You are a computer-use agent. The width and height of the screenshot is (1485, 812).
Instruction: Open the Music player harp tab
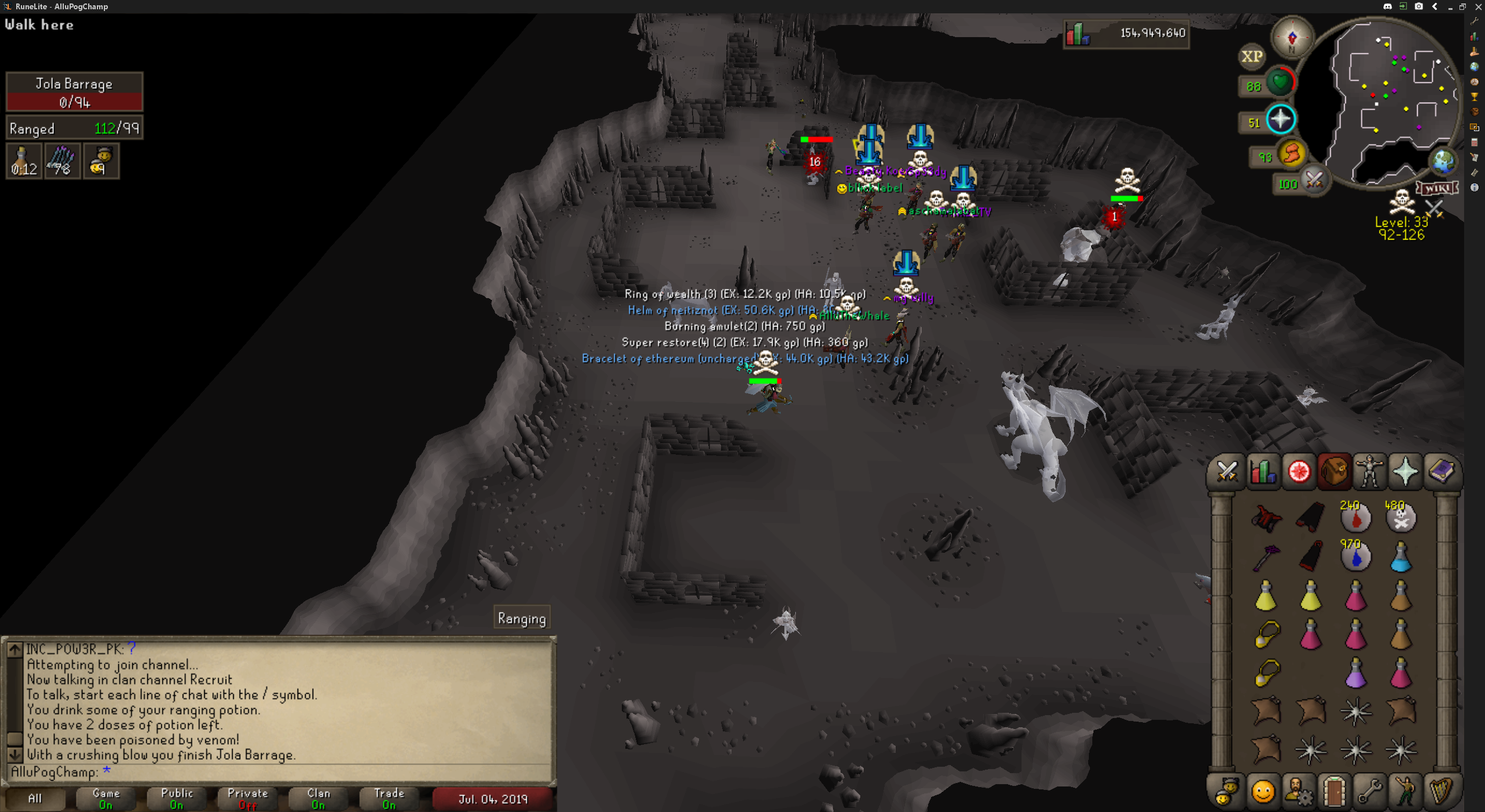pyautogui.click(x=1441, y=791)
